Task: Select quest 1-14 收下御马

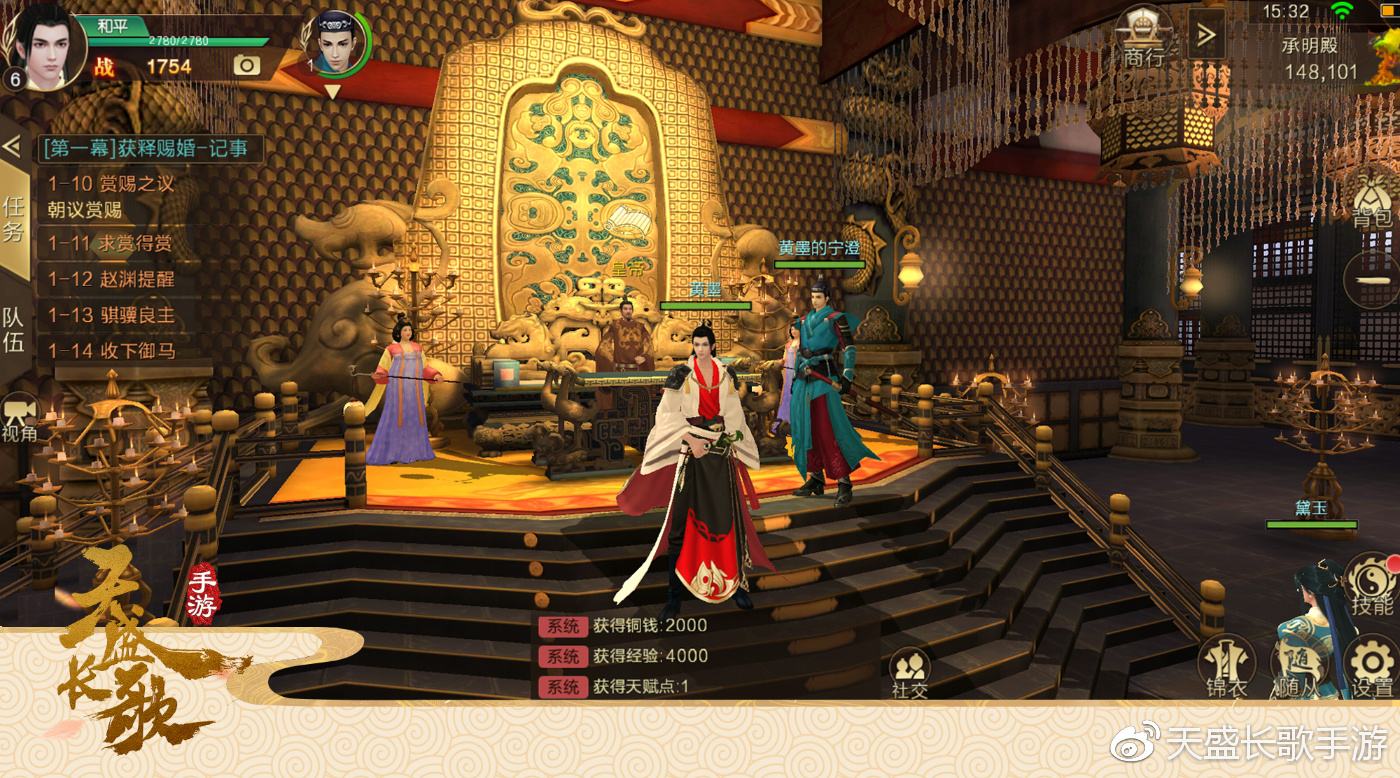Action: click(112, 351)
